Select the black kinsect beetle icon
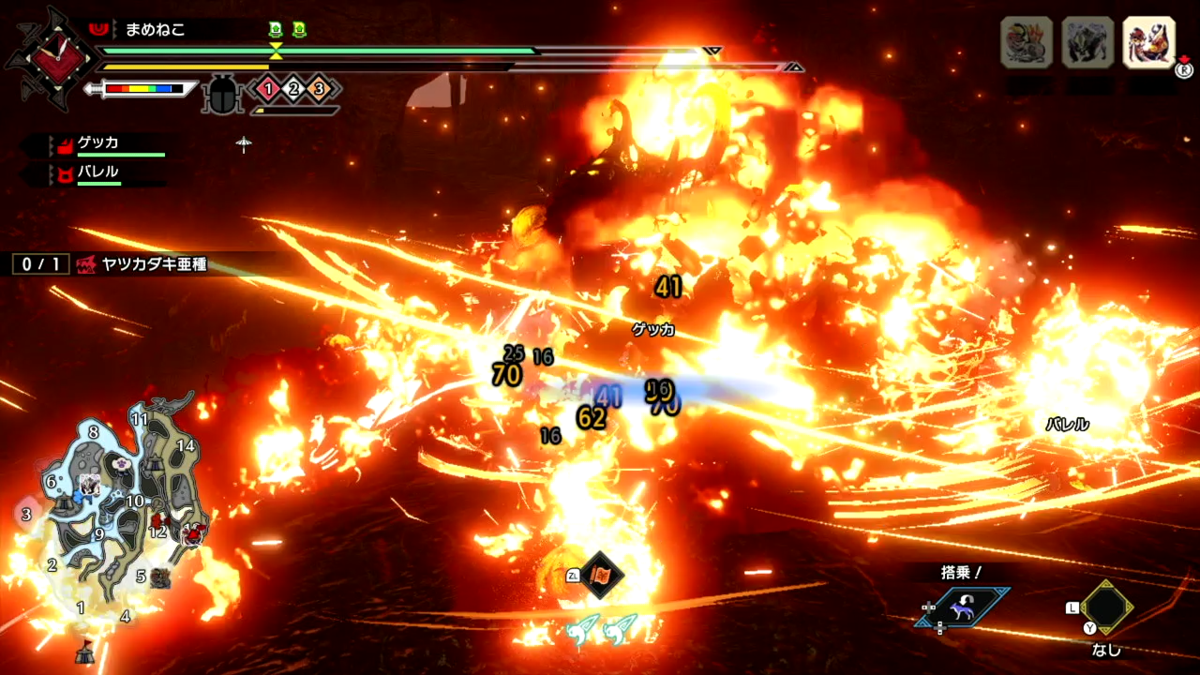Screen dimensions: 1200x675 (x=220, y=94)
